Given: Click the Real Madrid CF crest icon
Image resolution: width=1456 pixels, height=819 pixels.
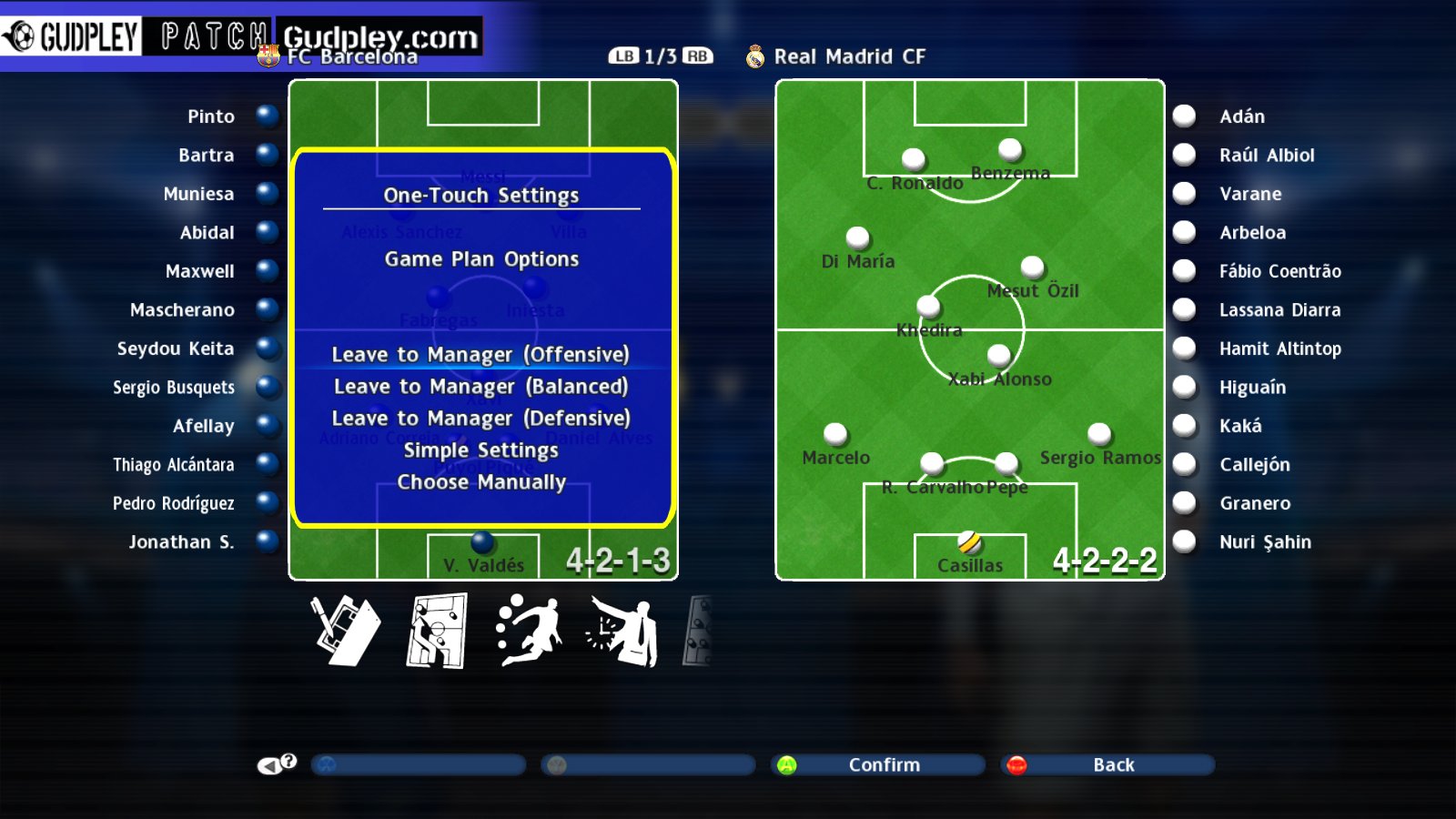Looking at the screenshot, I should coord(753,55).
